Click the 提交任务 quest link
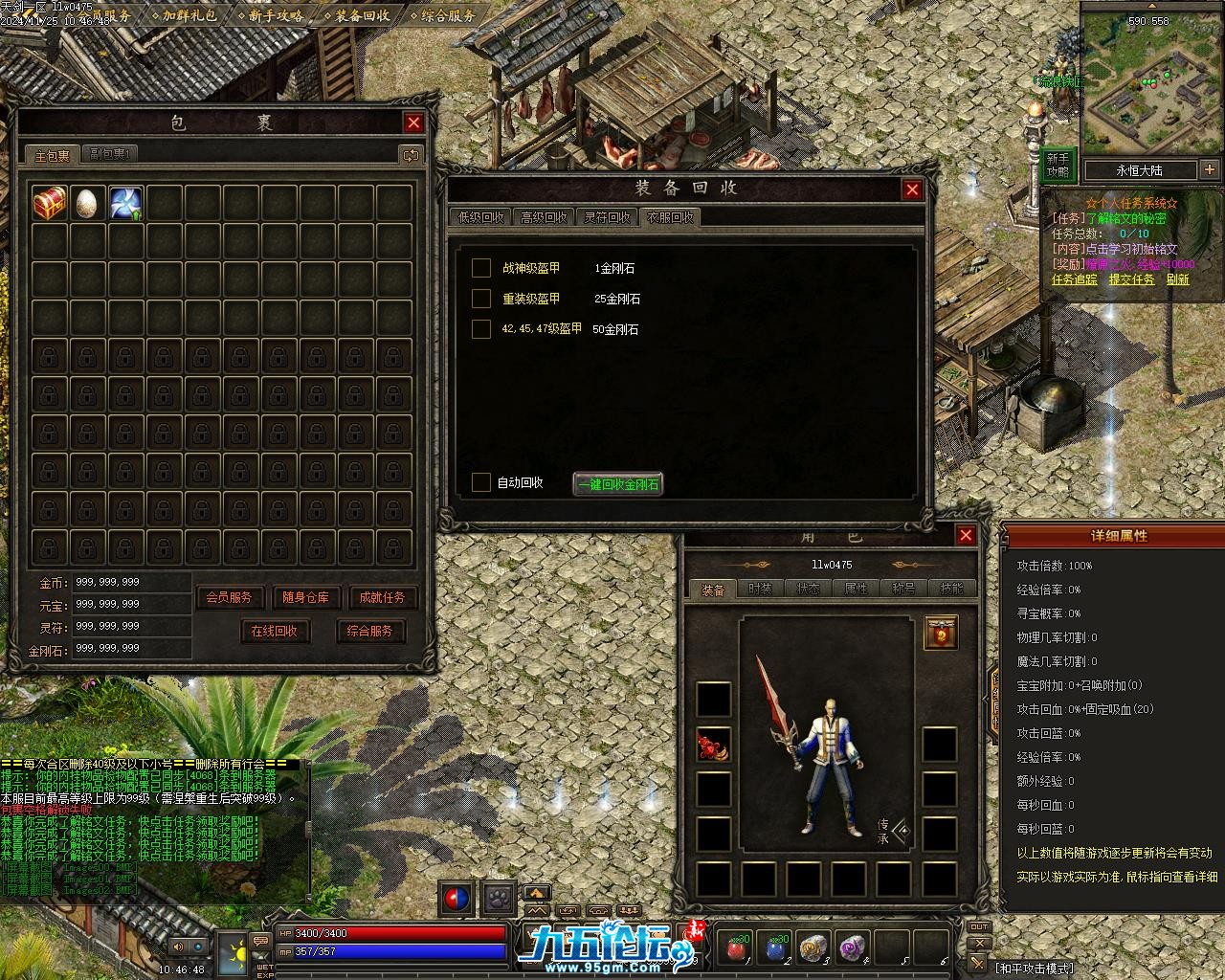The image size is (1225, 980). point(1131,279)
